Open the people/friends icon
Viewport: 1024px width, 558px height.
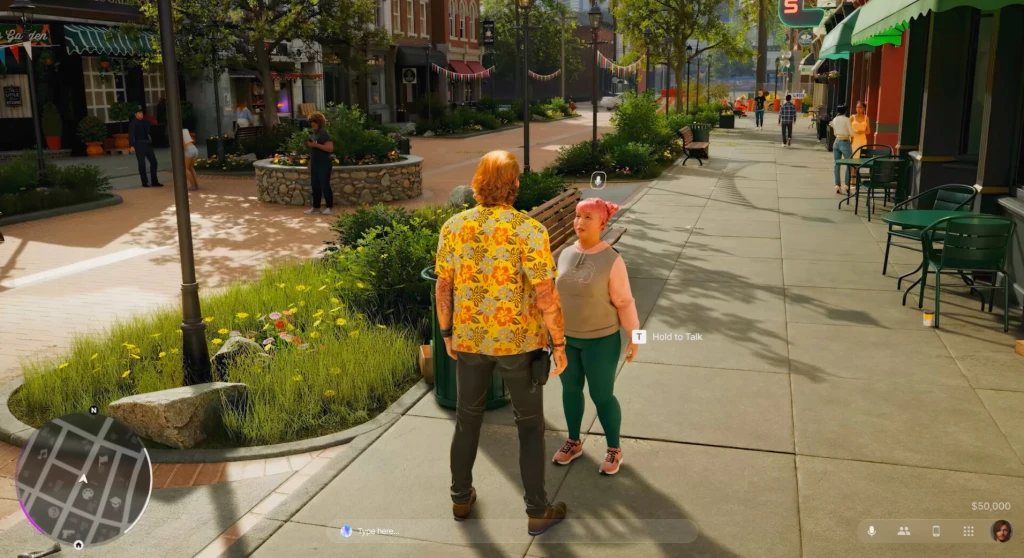903,531
